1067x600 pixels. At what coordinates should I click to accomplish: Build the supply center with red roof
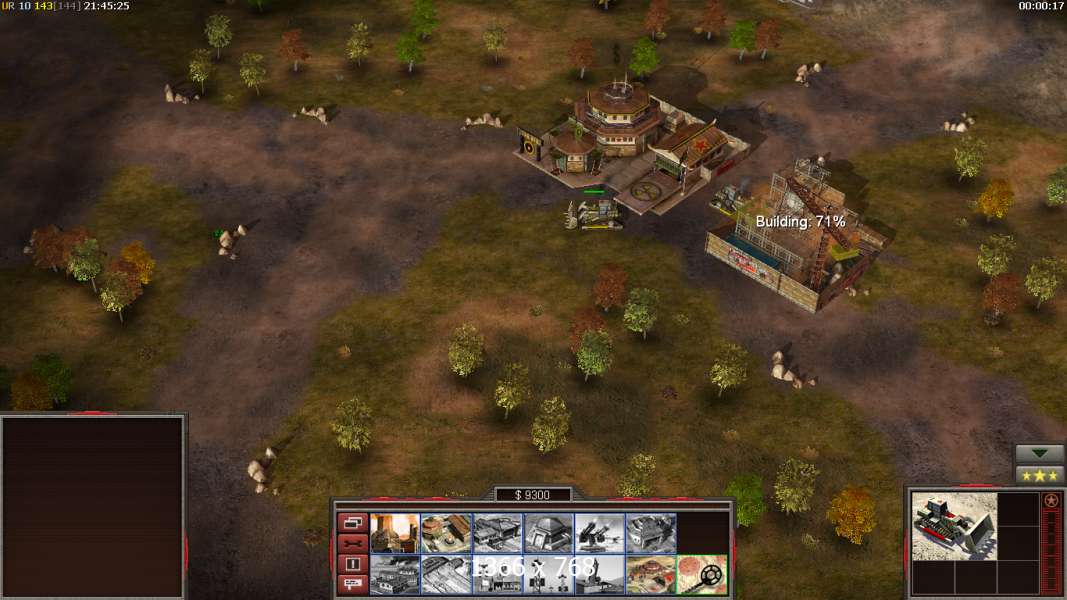click(446, 533)
